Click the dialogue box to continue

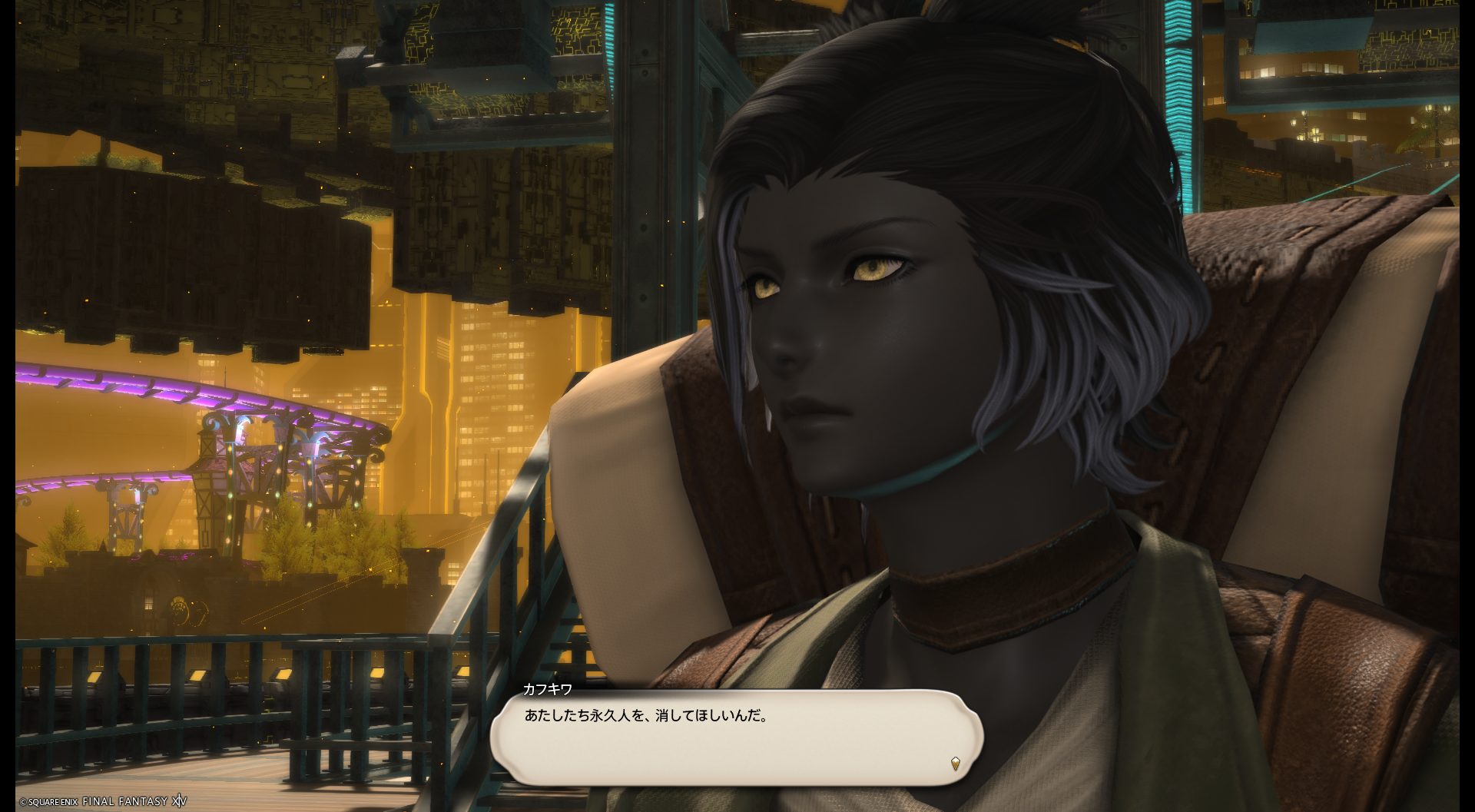click(x=736, y=737)
